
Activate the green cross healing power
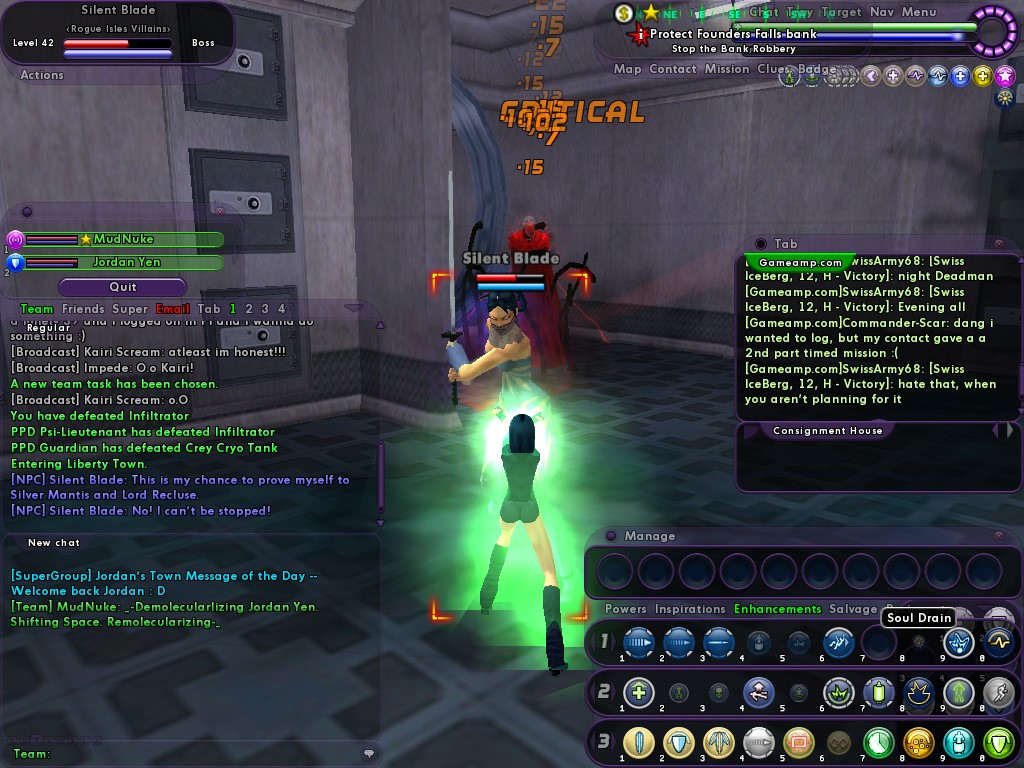pyautogui.click(x=639, y=692)
